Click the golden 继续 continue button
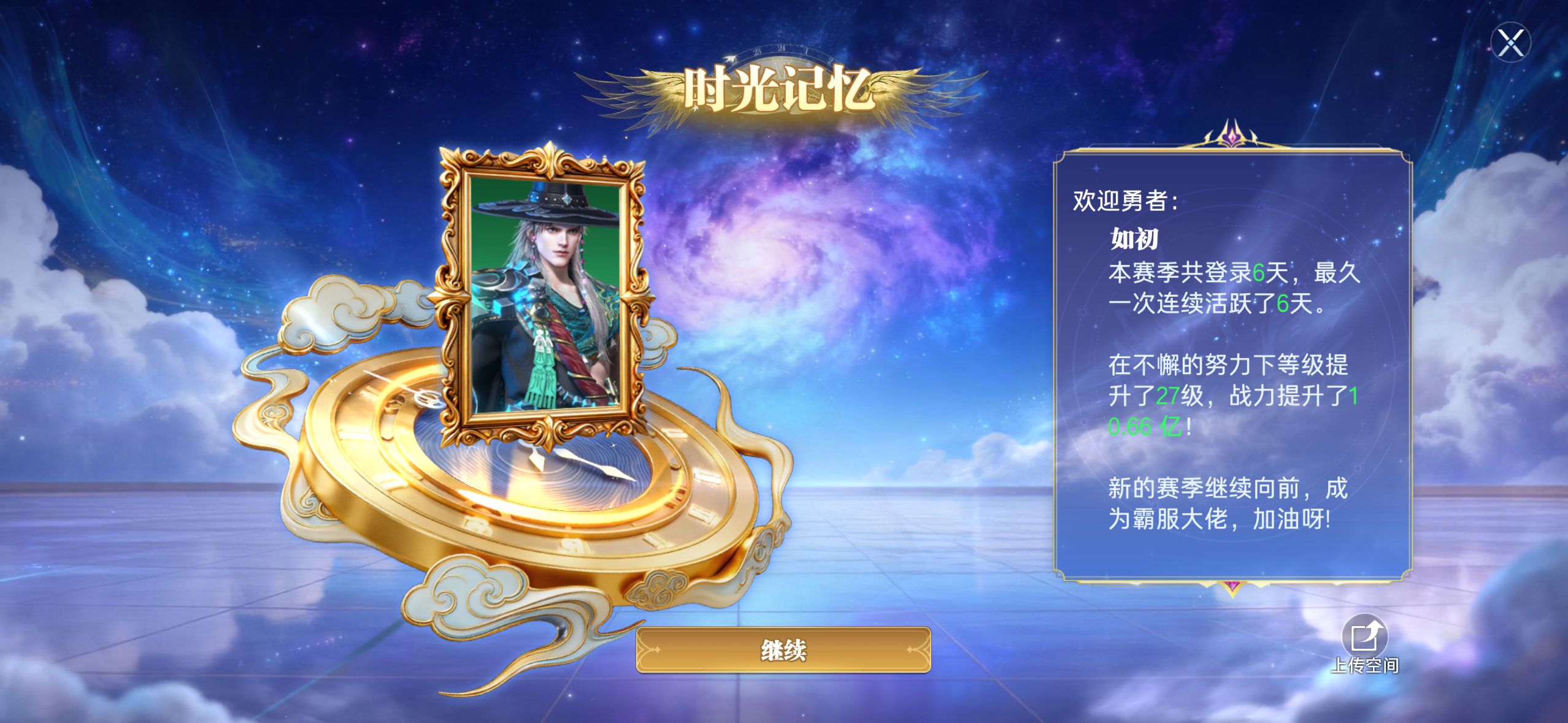Image resolution: width=1568 pixels, height=723 pixels. click(x=783, y=650)
